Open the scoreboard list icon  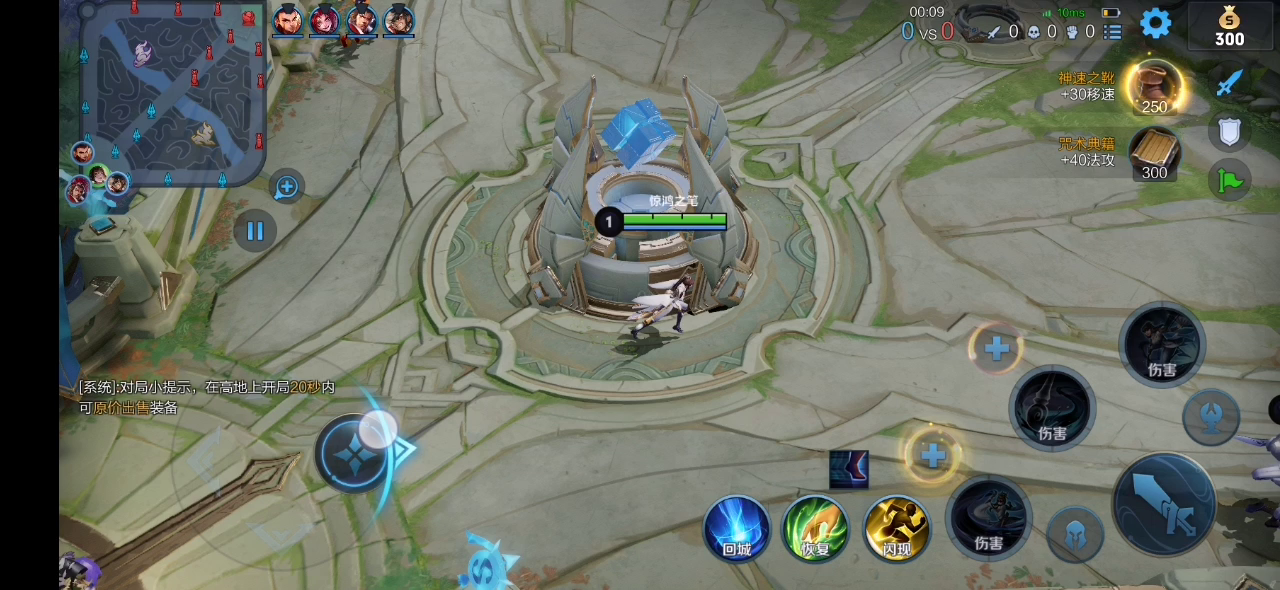(1113, 32)
